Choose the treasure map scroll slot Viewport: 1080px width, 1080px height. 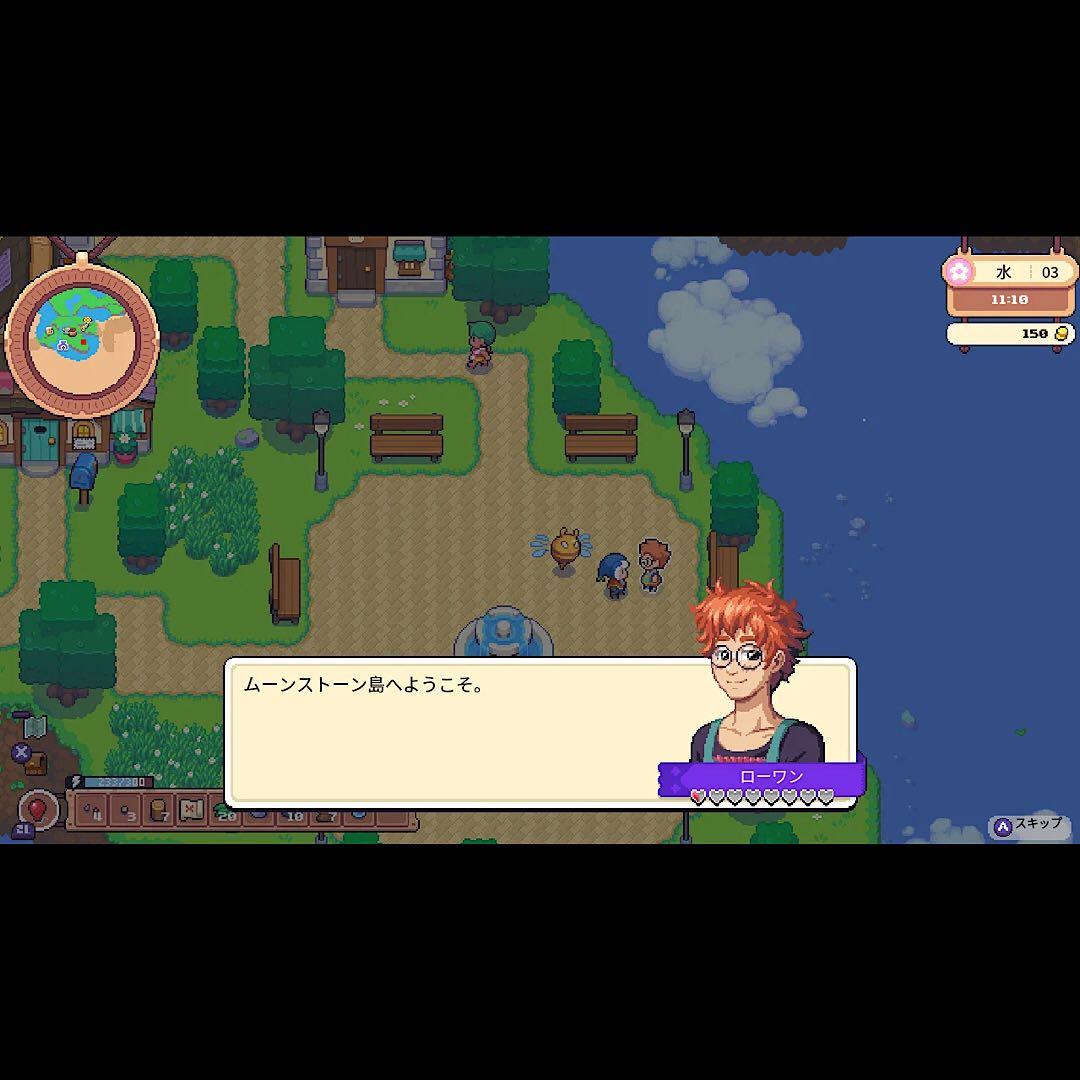192,809
